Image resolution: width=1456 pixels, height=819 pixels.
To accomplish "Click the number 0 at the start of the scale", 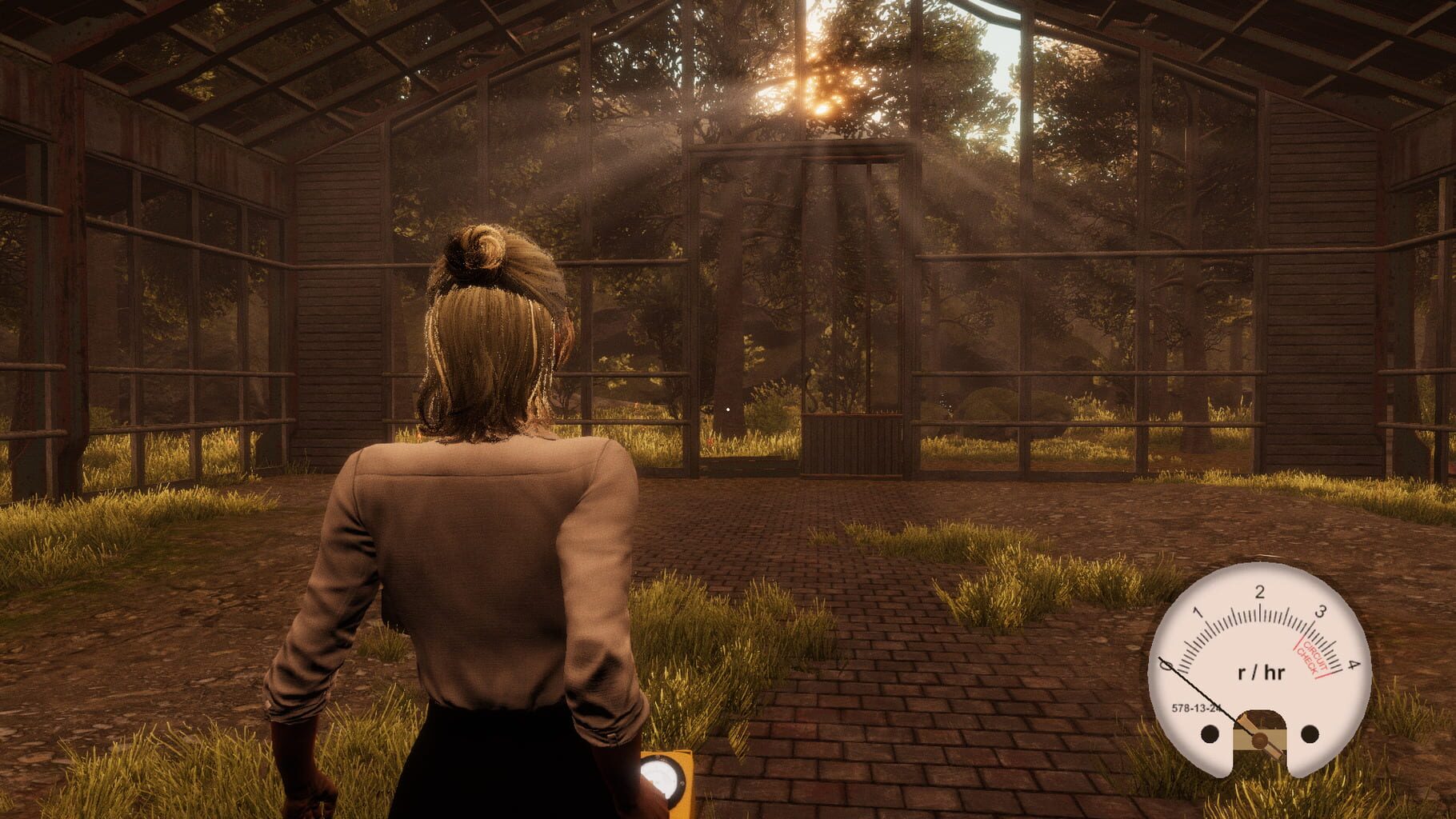I will pos(1167,666).
